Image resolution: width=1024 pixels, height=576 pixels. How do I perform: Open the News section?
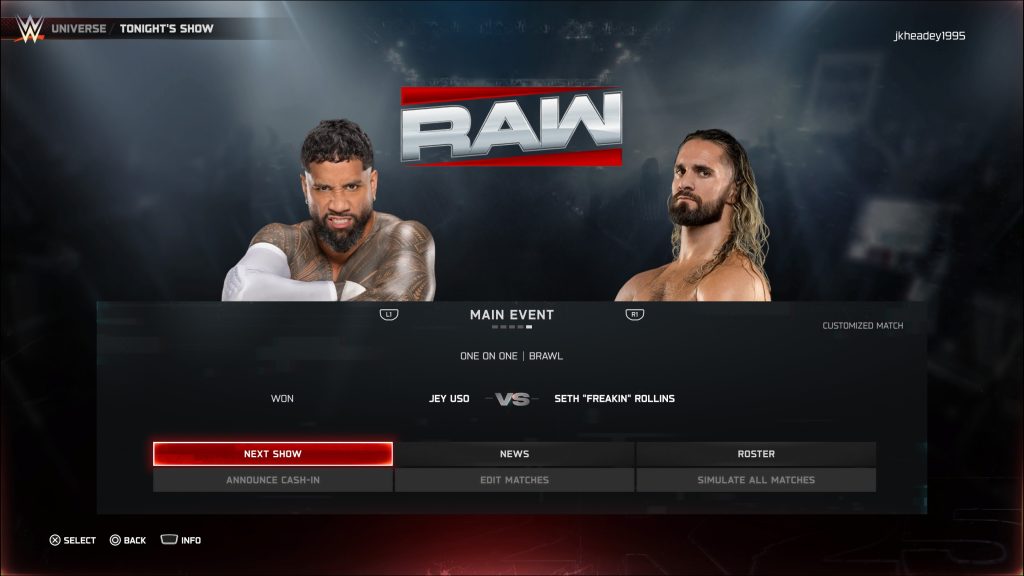(514, 454)
